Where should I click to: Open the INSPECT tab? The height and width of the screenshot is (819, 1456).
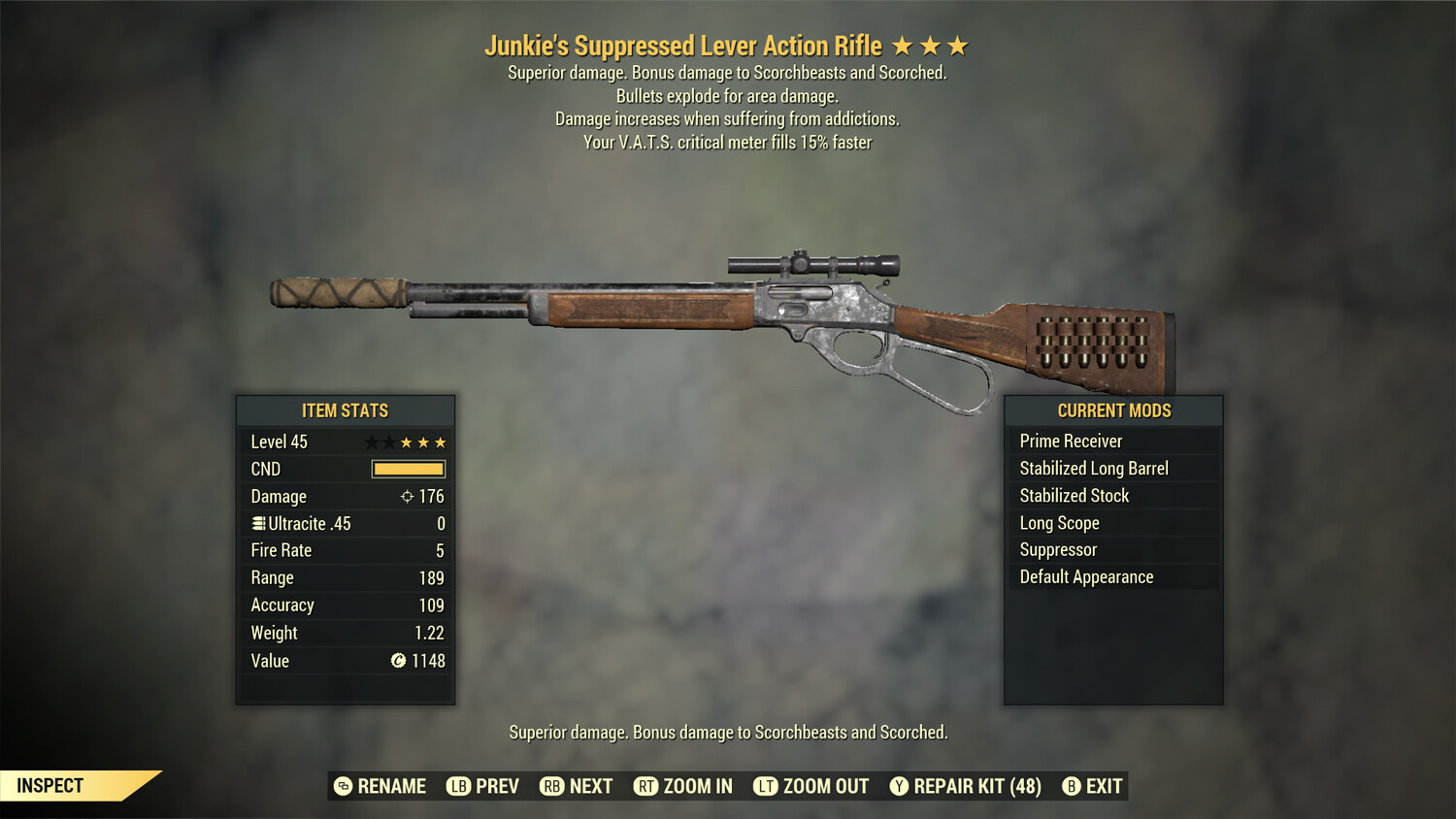point(50,785)
